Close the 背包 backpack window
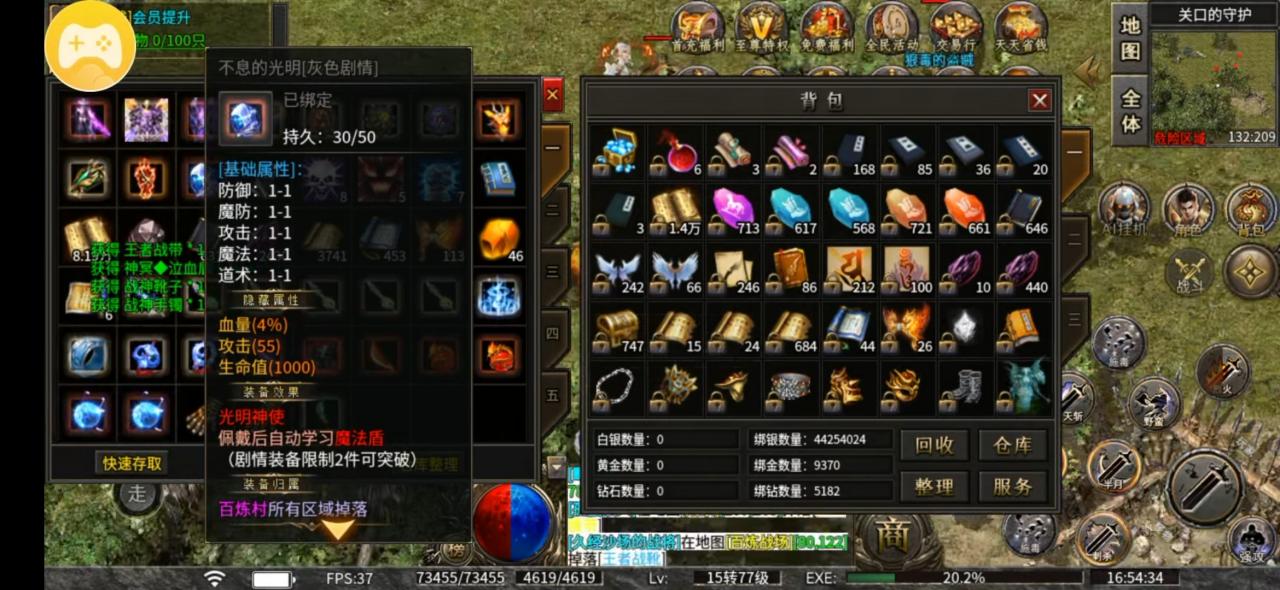Viewport: 1280px width, 590px height. coord(1040,100)
